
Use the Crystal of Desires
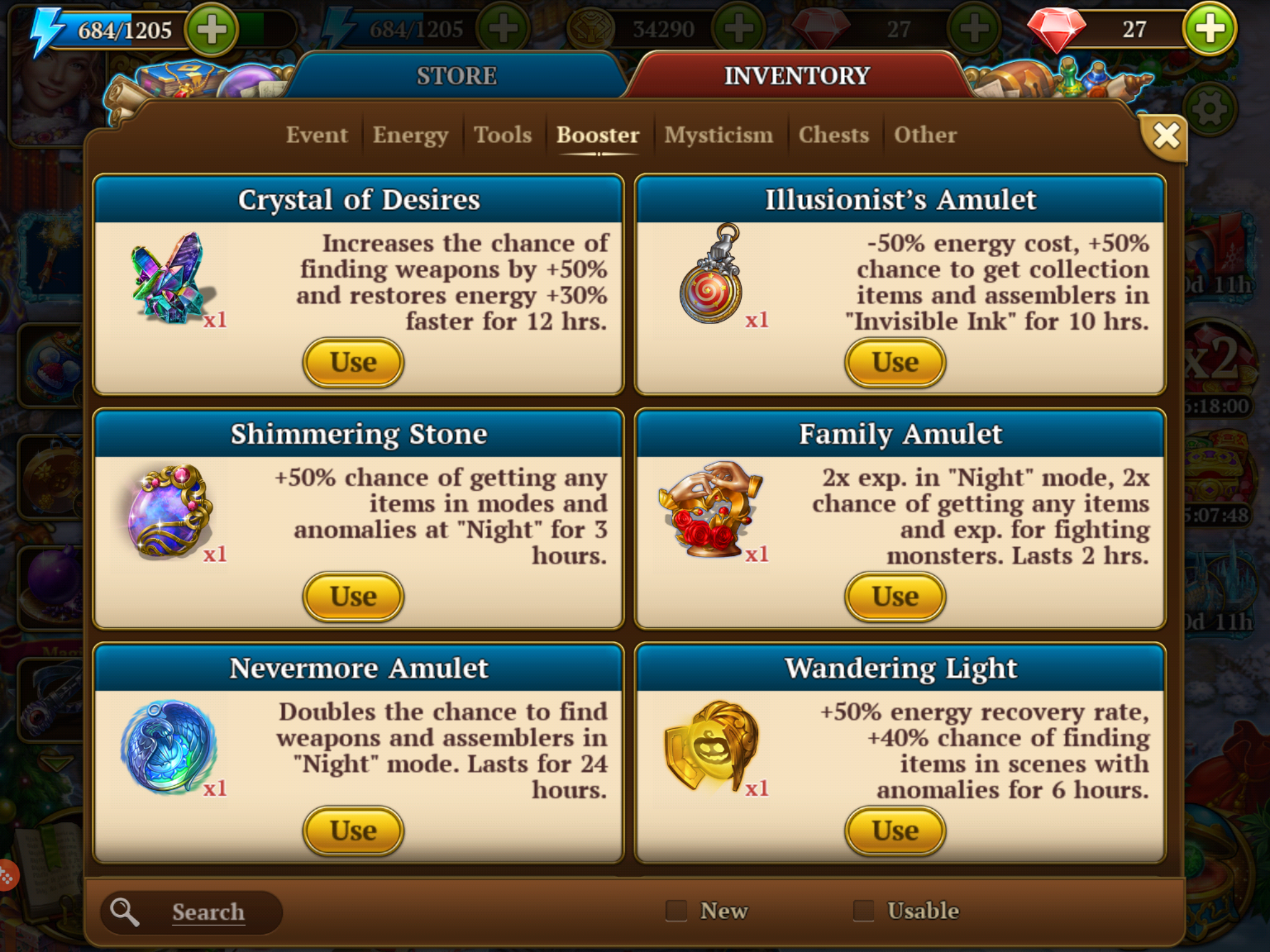point(353,363)
